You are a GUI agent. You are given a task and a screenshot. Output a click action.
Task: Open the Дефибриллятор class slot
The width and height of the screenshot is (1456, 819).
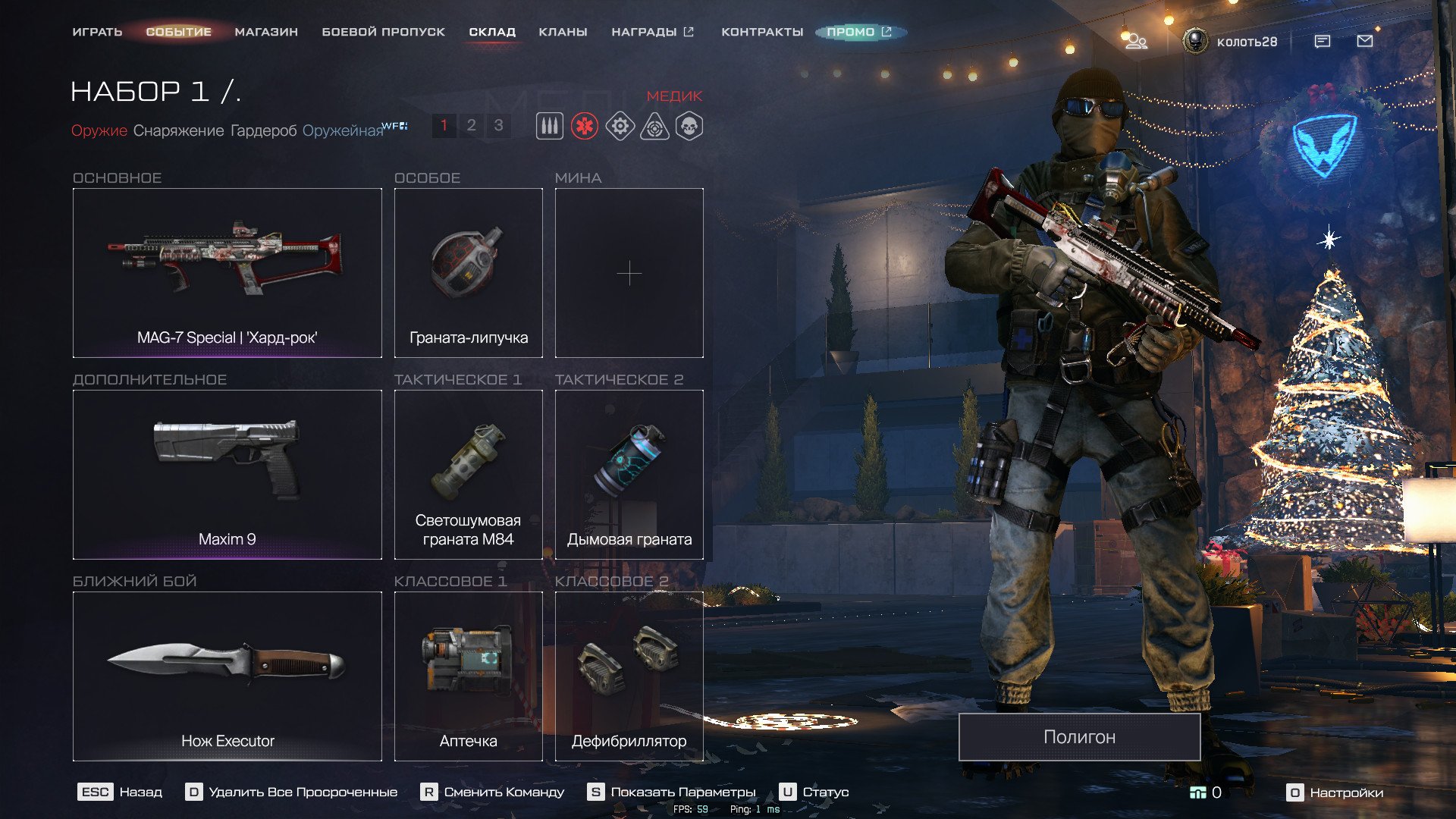(x=629, y=676)
